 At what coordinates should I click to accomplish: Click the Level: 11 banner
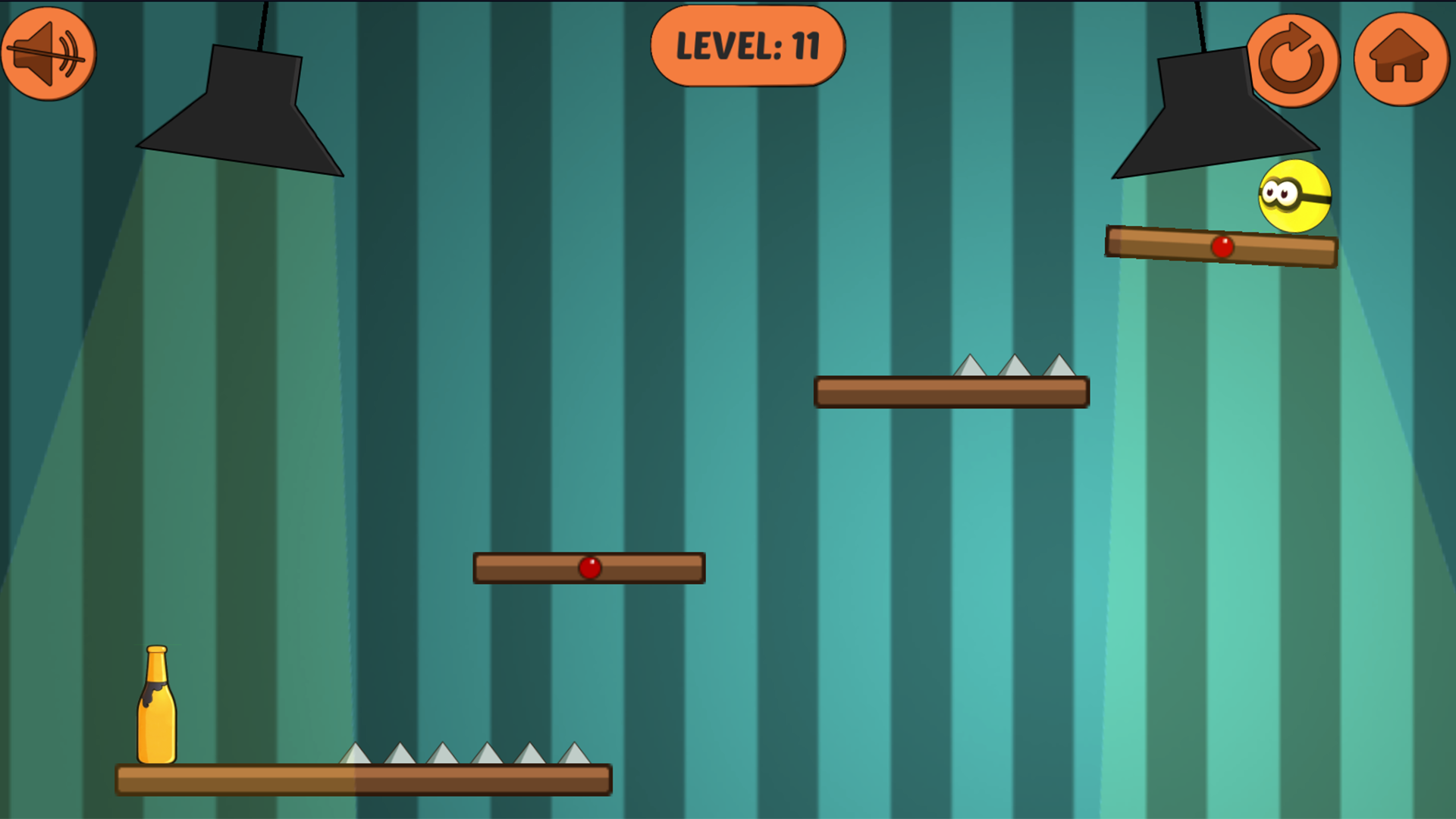pyautogui.click(x=748, y=47)
